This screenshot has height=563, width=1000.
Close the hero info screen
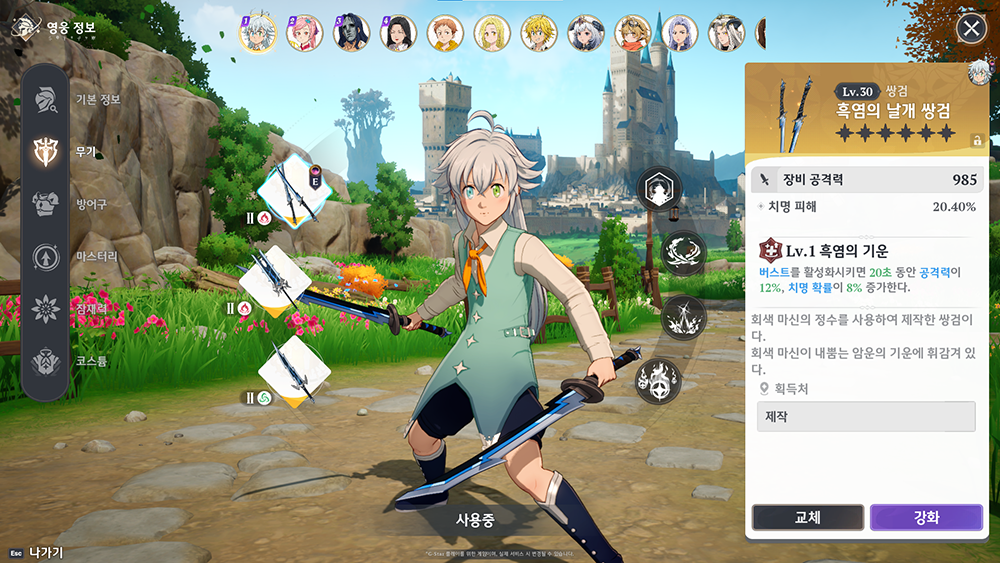tap(971, 28)
